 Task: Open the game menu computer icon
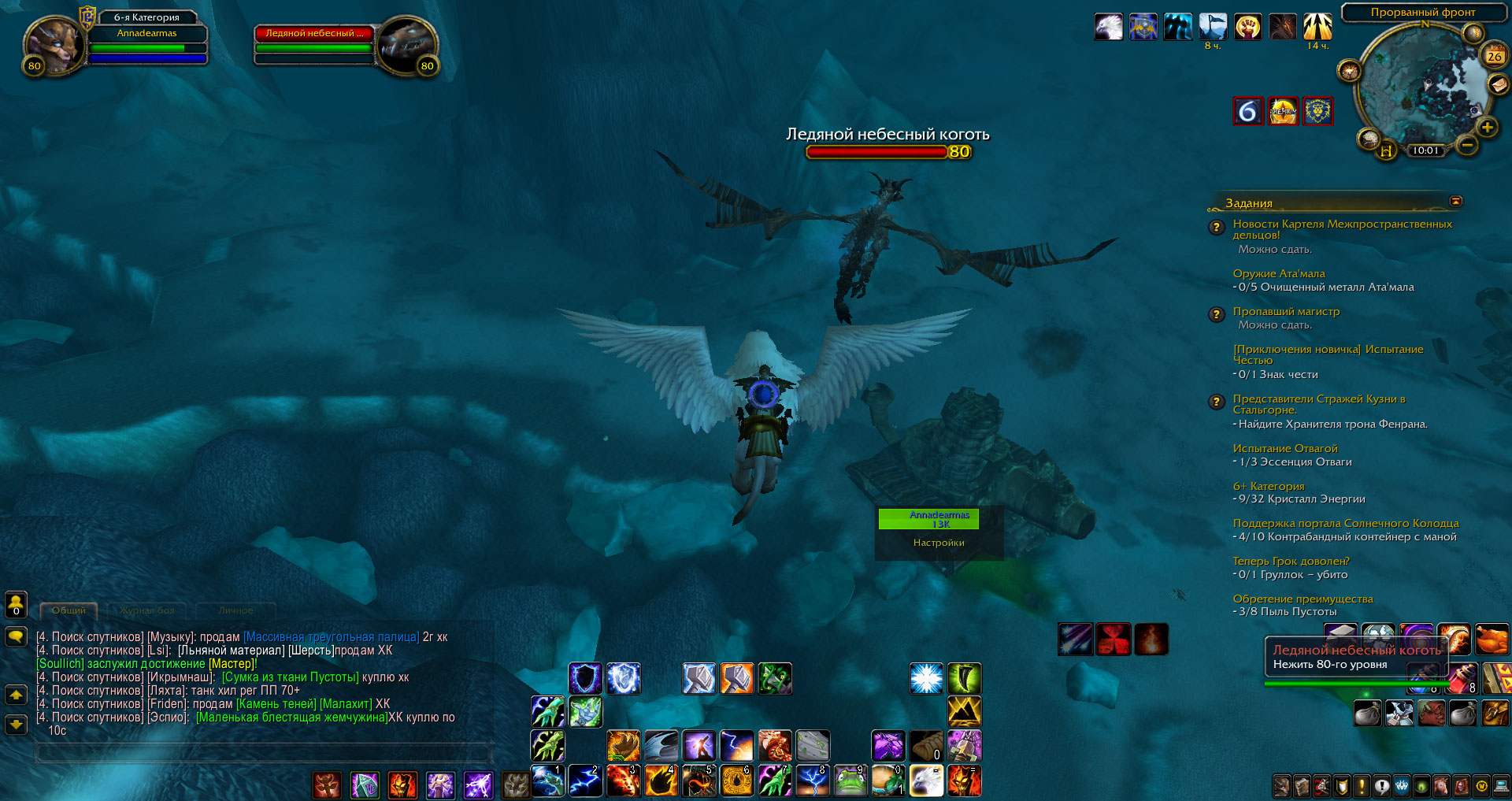click(x=1502, y=785)
